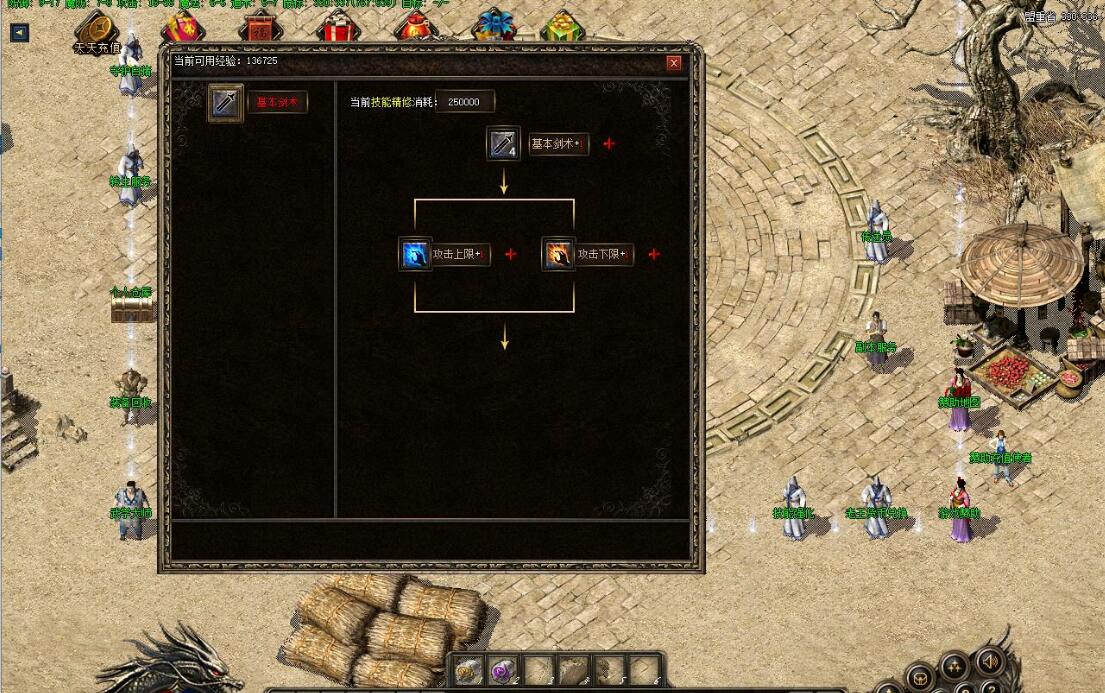
Task: Collapse the top icon bar with the arrow
Action: [x=19, y=32]
